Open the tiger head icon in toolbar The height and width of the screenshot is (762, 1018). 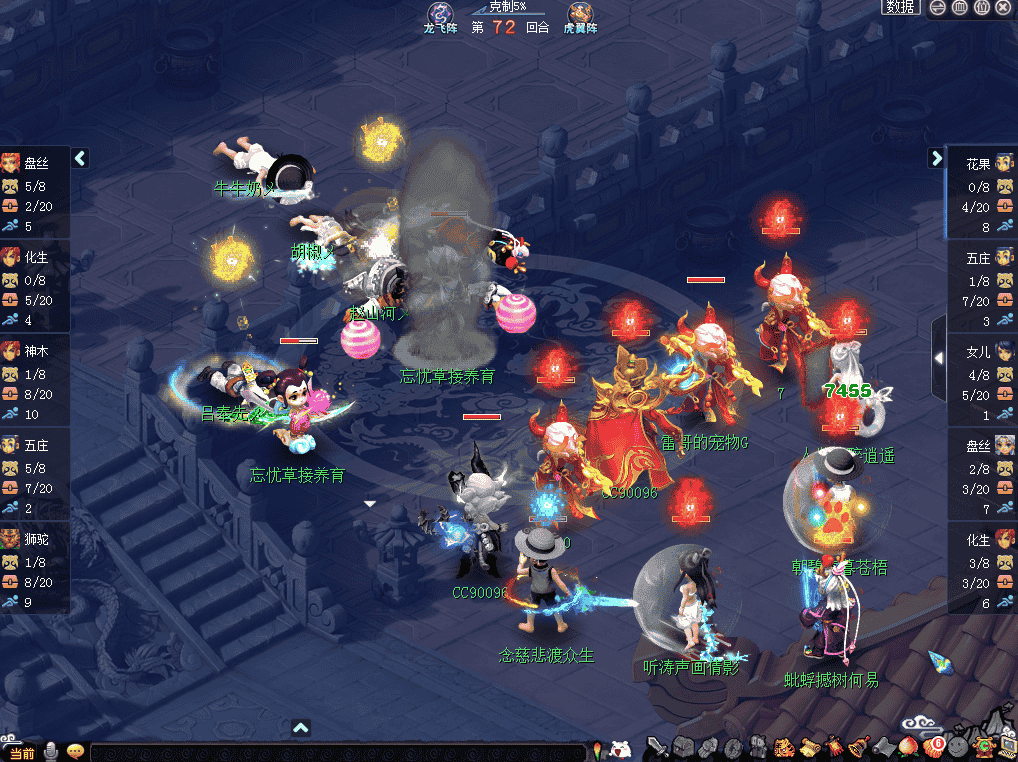pos(783,746)
